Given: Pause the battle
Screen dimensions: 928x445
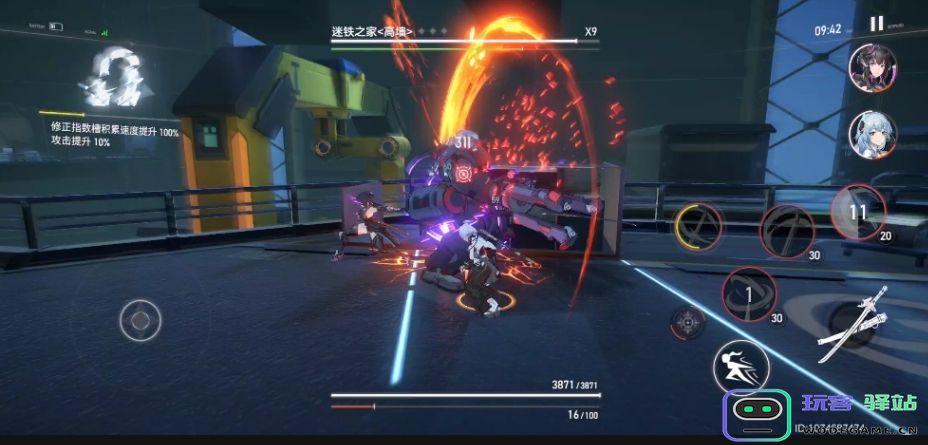Looking at the screenshot, I should pyautogui.click(x=876, y=25).
